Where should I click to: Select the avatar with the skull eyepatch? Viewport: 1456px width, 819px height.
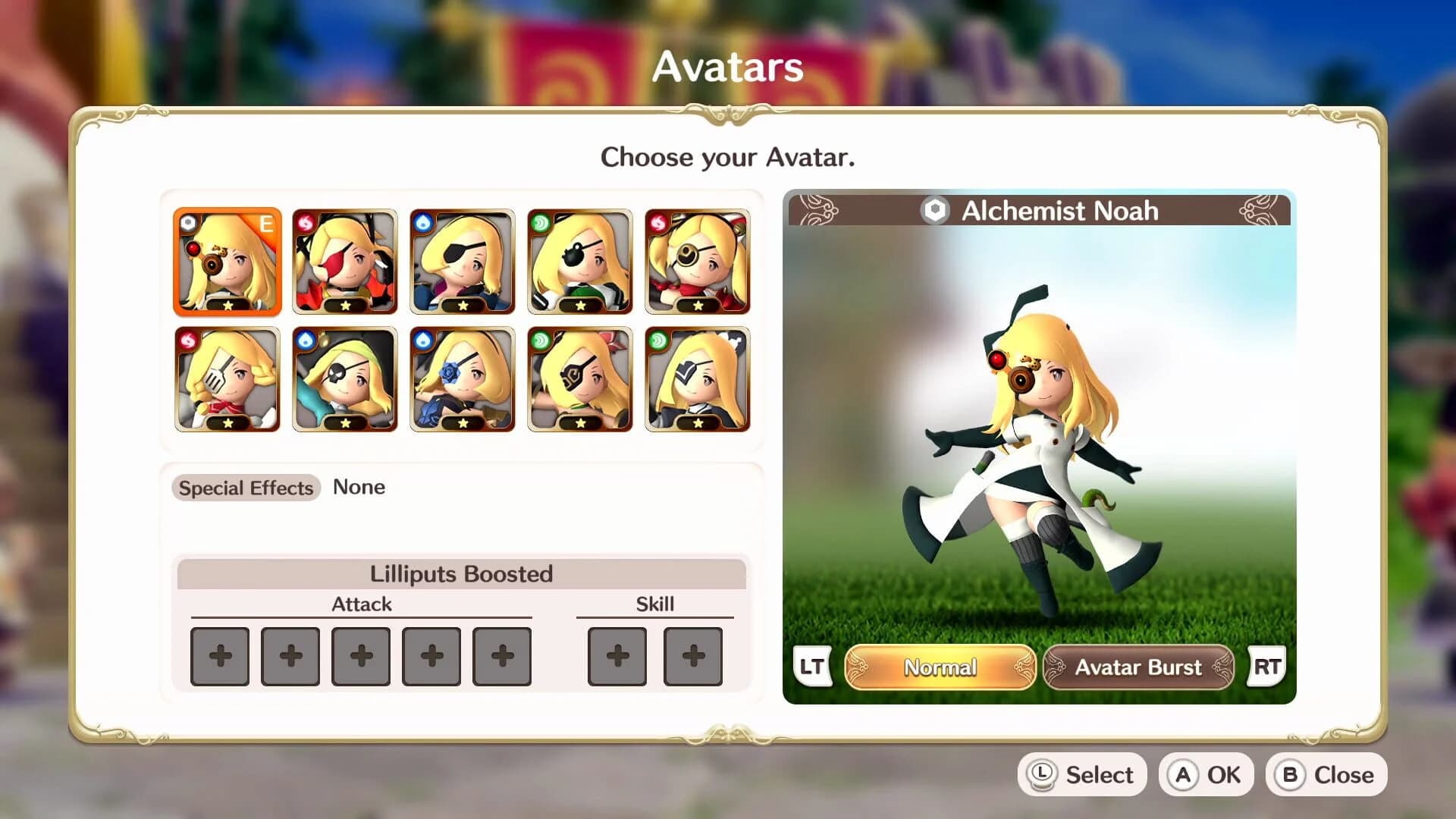pyautogui.click(x=345, y=379)
